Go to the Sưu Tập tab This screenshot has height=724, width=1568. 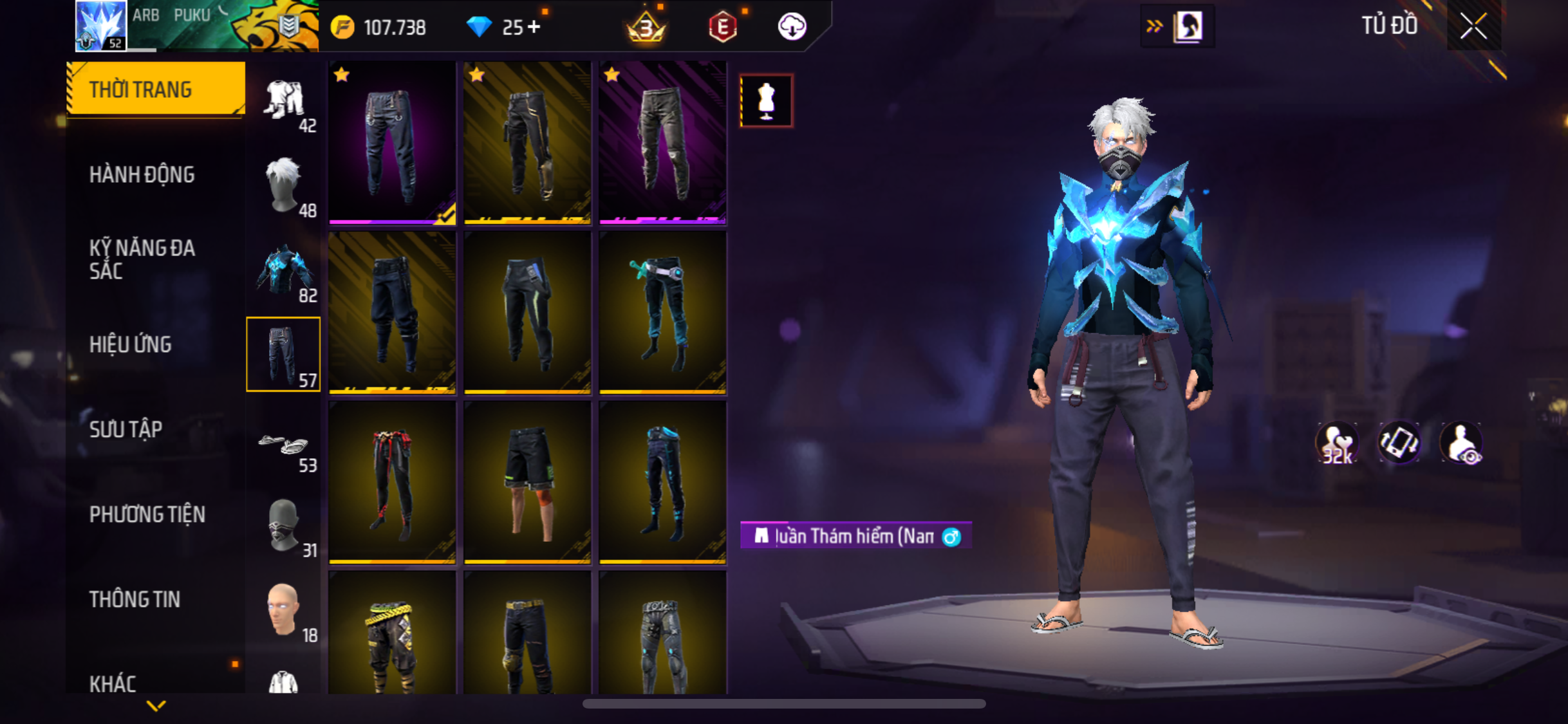tap(126, 429)
